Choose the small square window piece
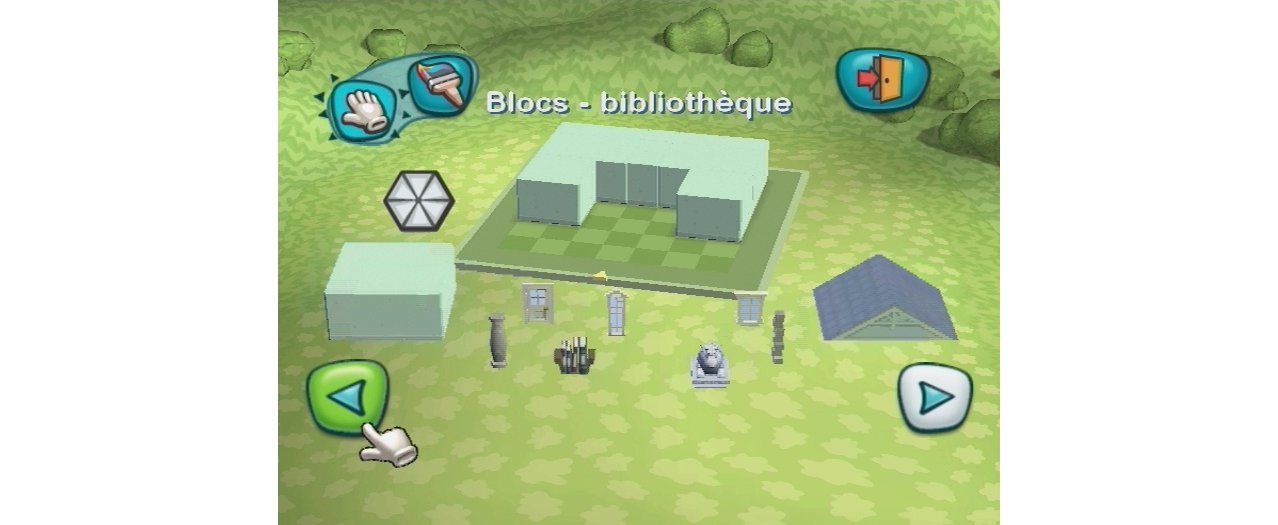 tap(749, 308)
